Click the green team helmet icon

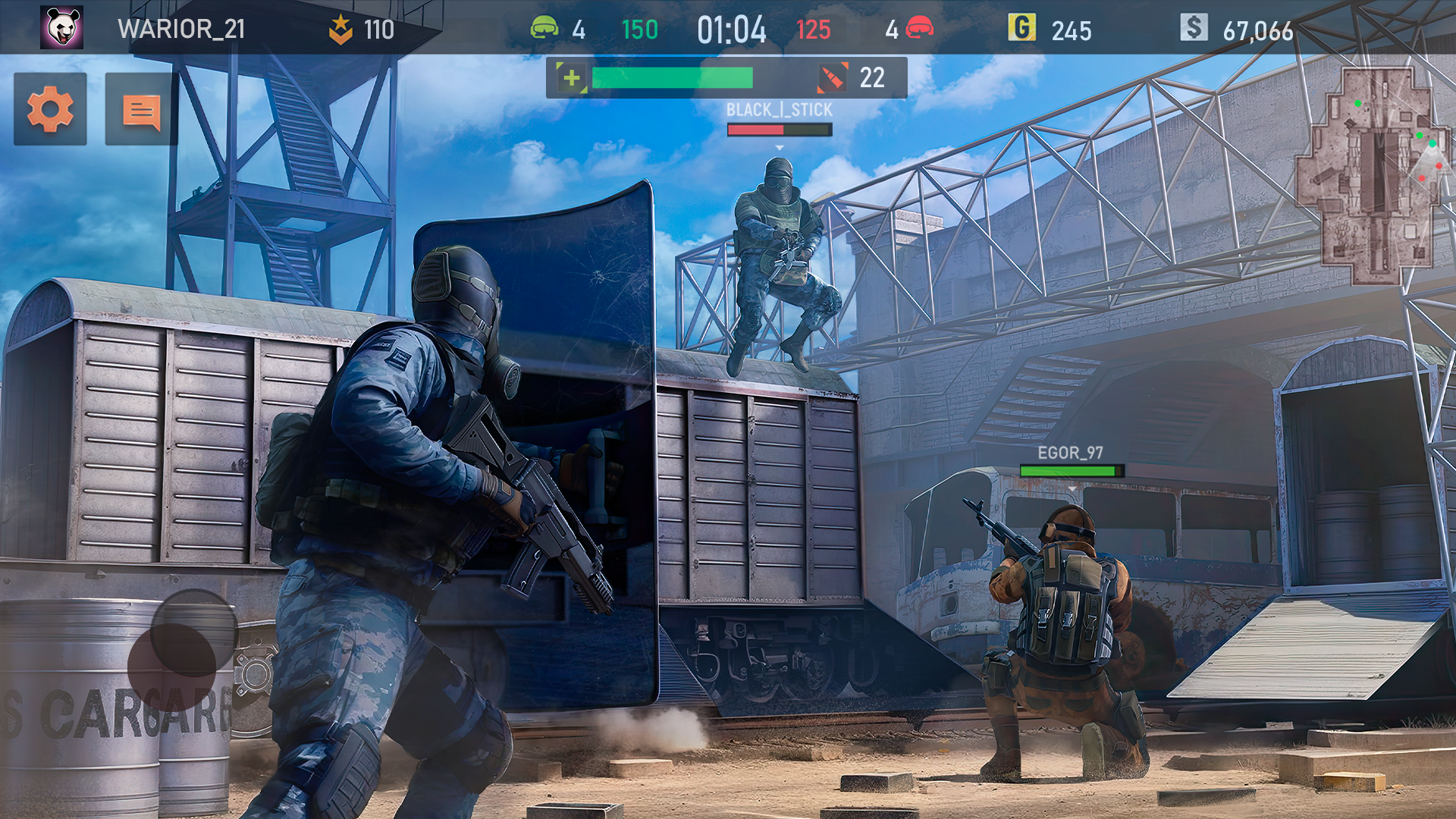pyautogui.click(x=544, y=28)
